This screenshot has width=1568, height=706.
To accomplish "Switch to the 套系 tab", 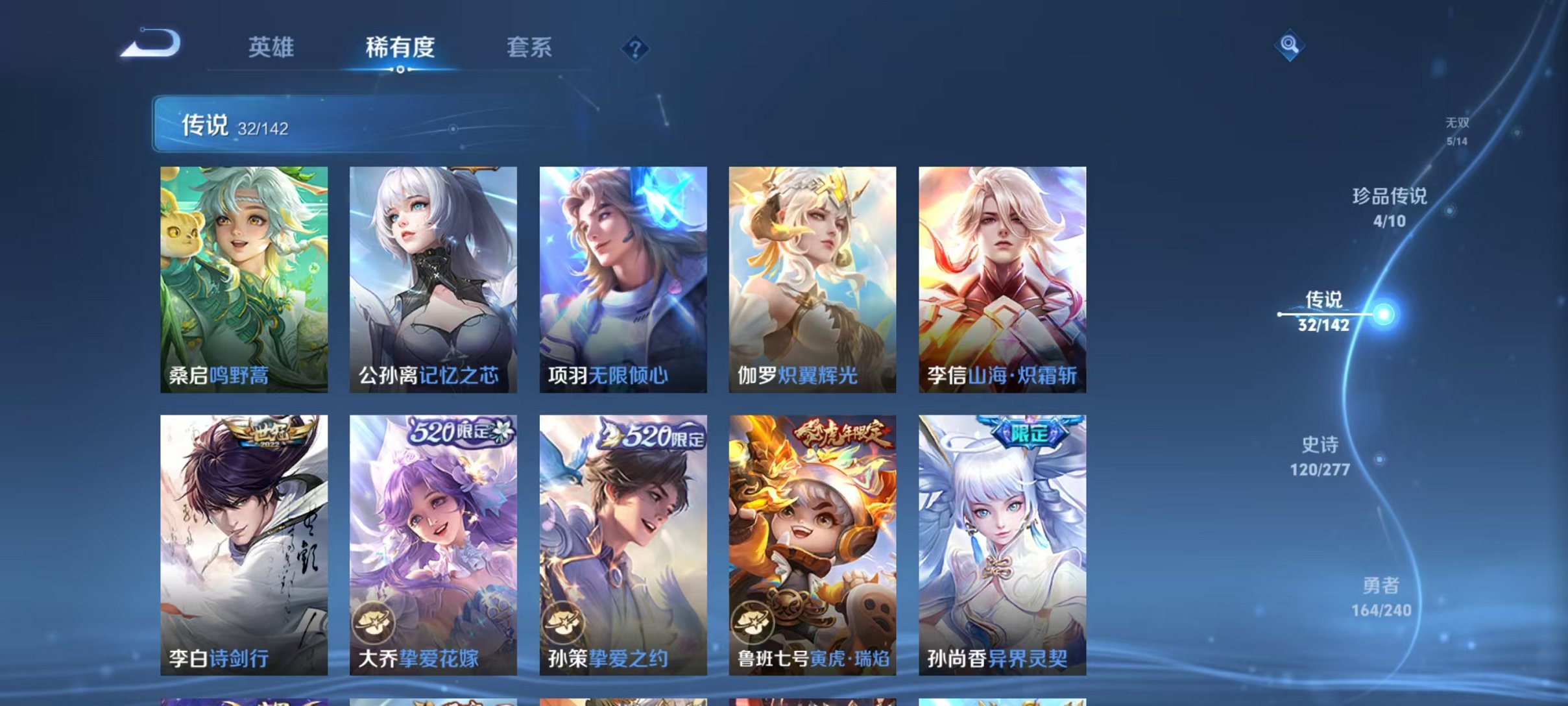I will (531, 48).
